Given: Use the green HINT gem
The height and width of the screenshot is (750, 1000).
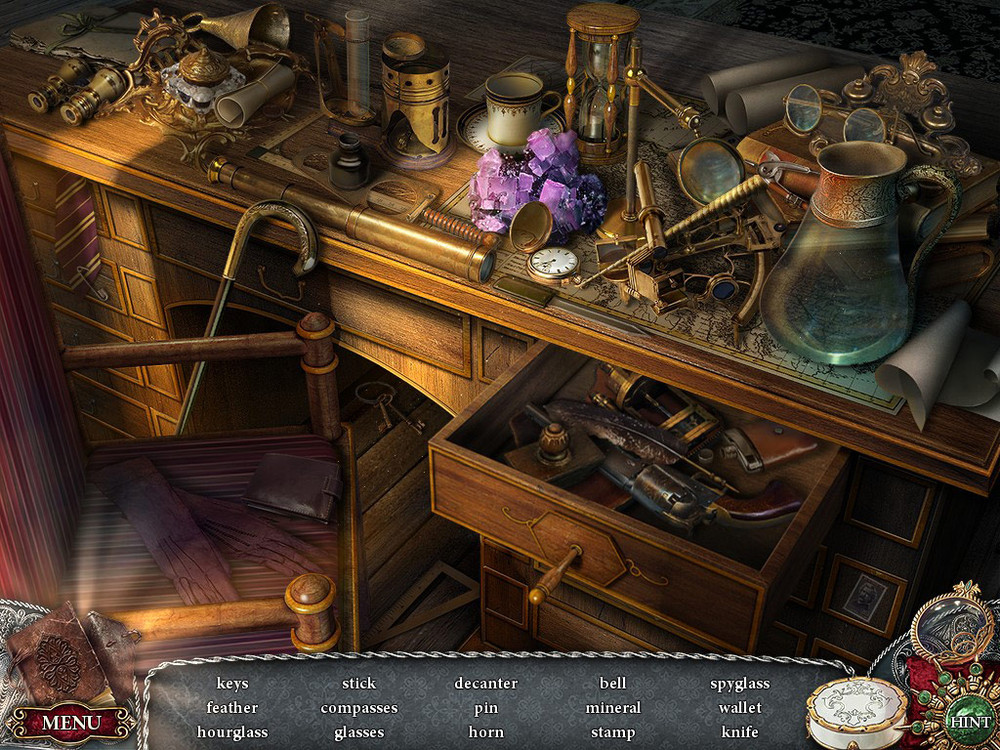Looking at the screenshot, I should (x=967, y=720).
